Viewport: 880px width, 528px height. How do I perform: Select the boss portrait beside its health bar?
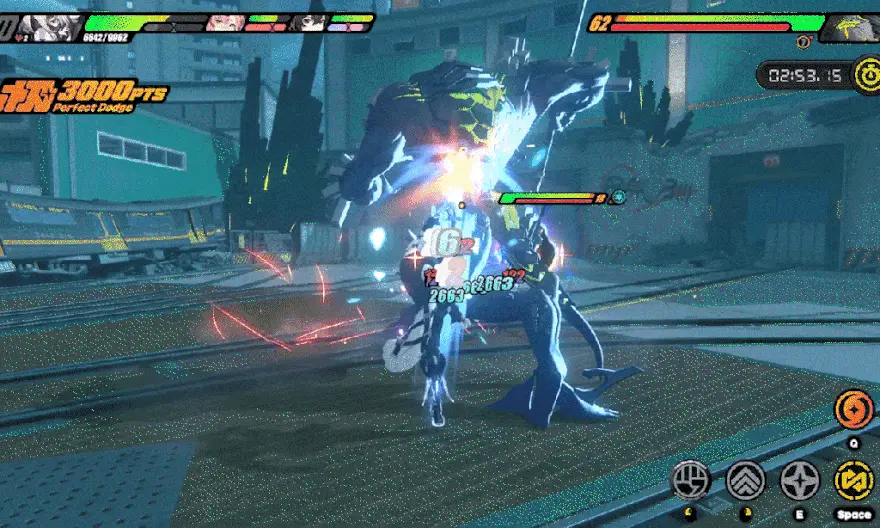[x=852, y=27]
